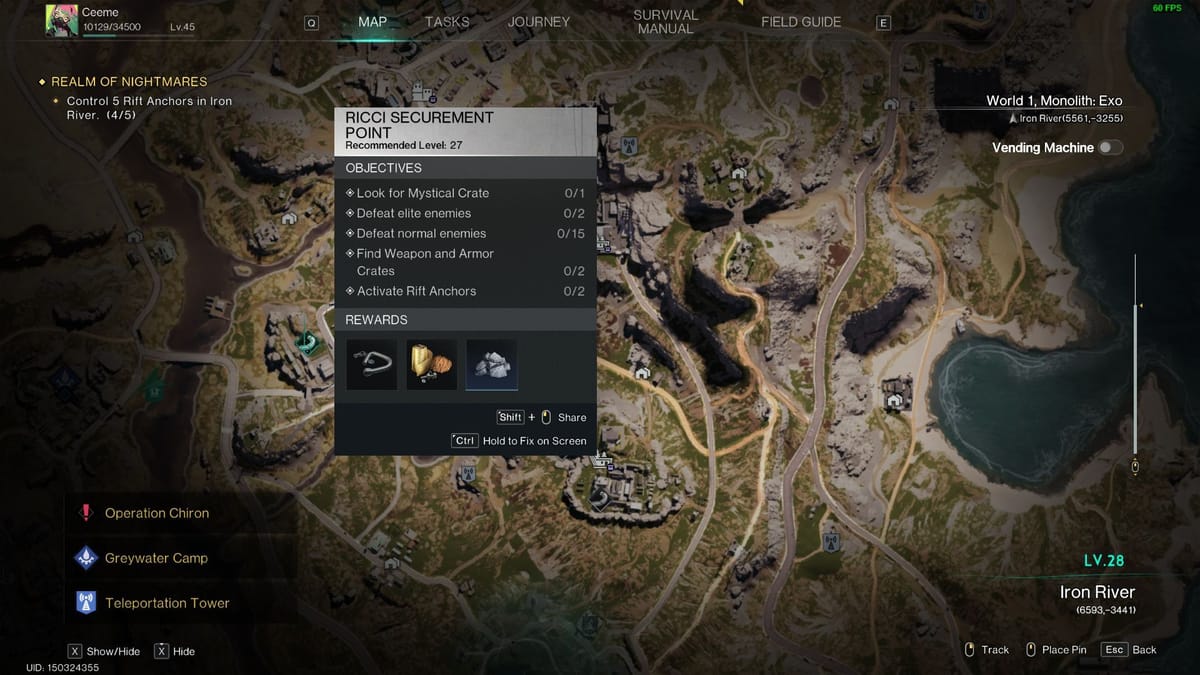Click the gold ore reward icon
The image size is (1200, 675).
[x=432, y=364]
